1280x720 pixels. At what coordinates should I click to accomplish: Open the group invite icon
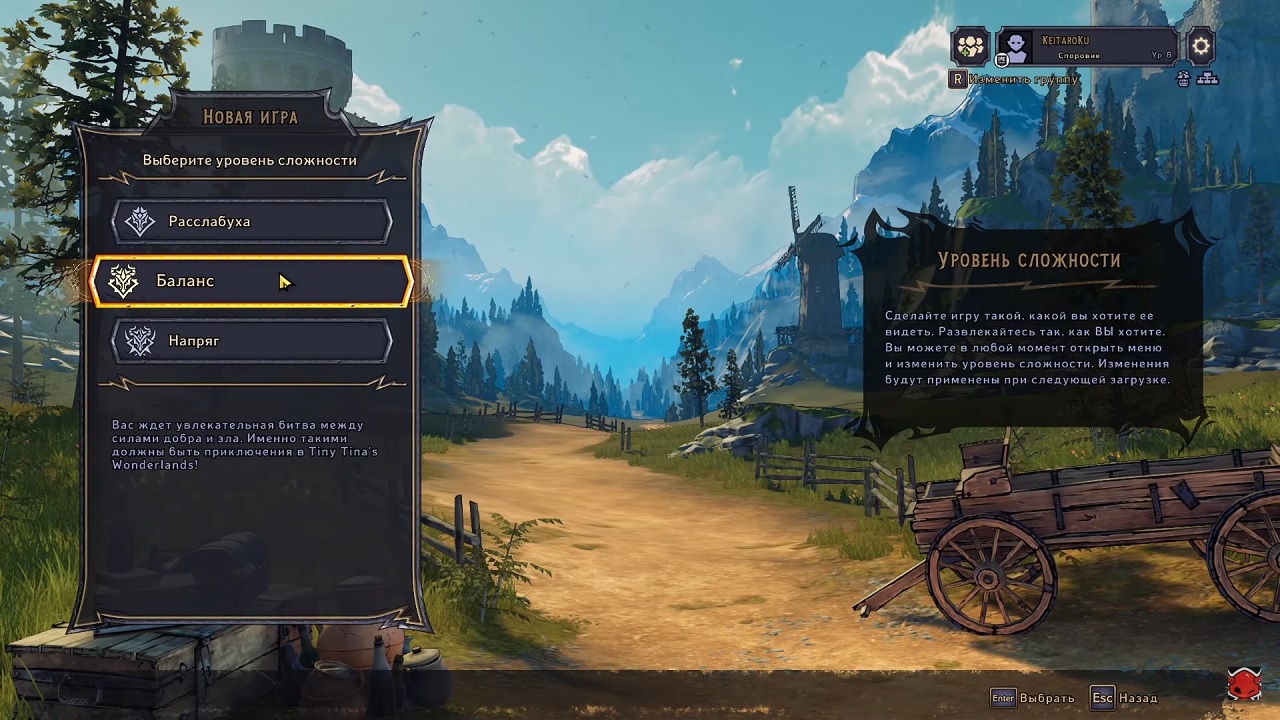[970, 46]
